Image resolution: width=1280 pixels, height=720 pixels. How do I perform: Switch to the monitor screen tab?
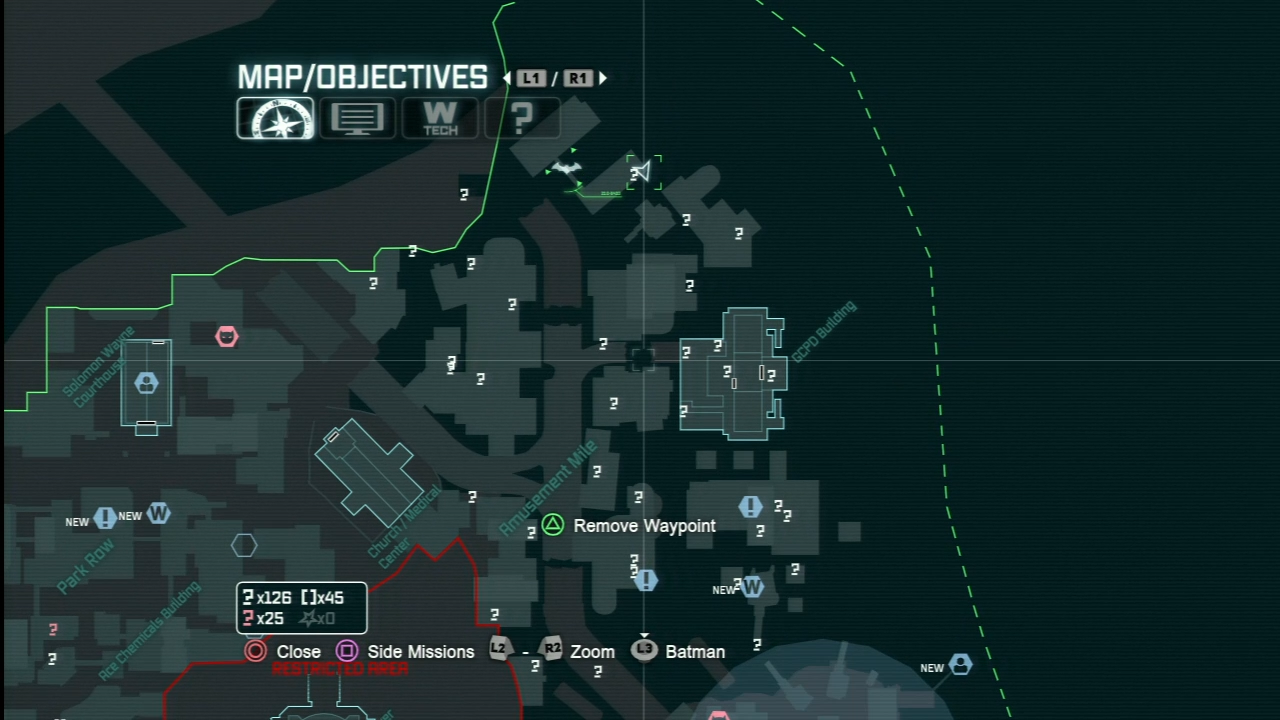click(357, 118)
